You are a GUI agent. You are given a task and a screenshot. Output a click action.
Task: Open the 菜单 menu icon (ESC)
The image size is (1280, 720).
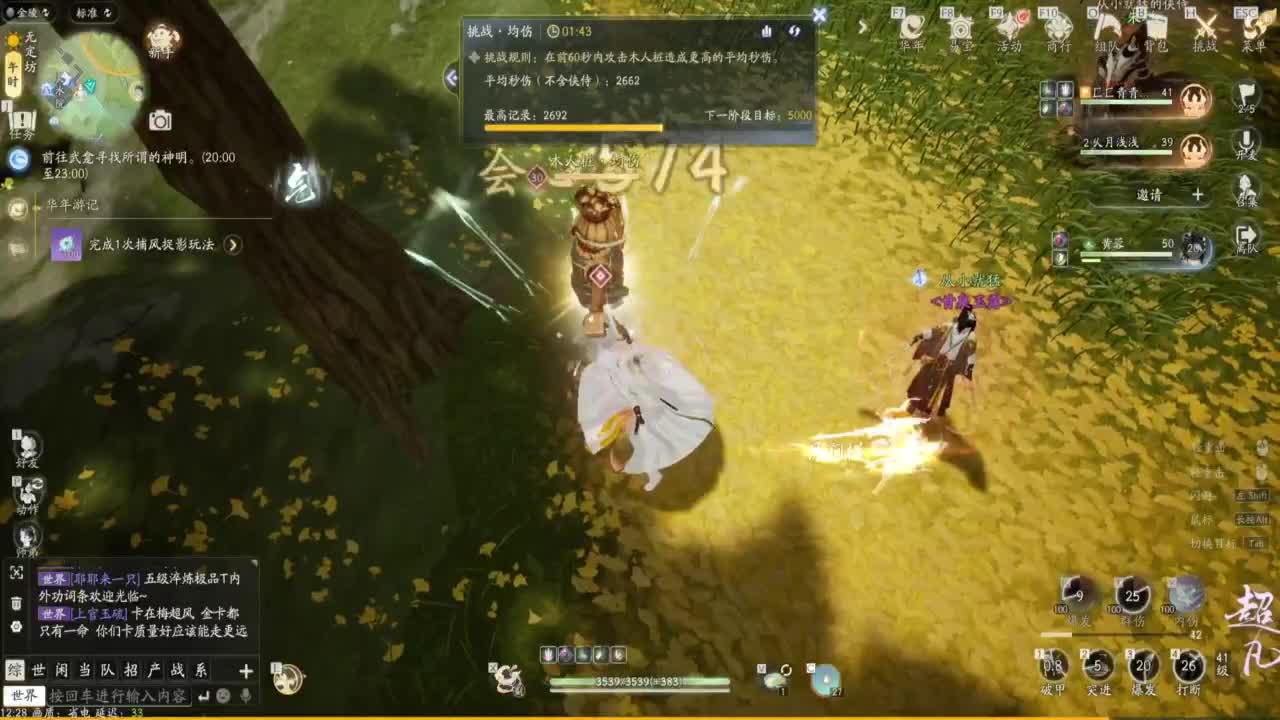click(x=1252, y=25)
